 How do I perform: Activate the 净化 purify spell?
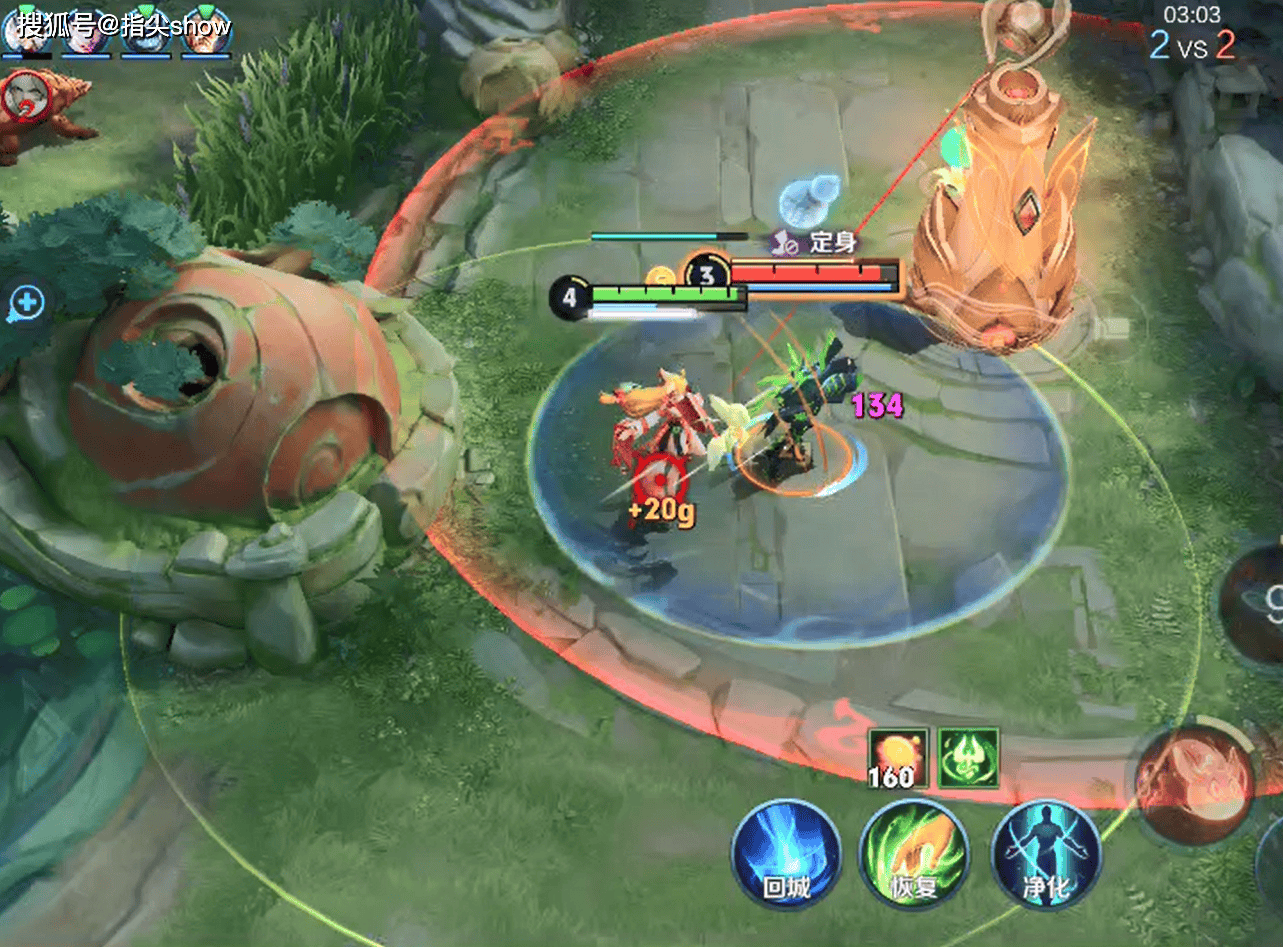point(1045,853)
